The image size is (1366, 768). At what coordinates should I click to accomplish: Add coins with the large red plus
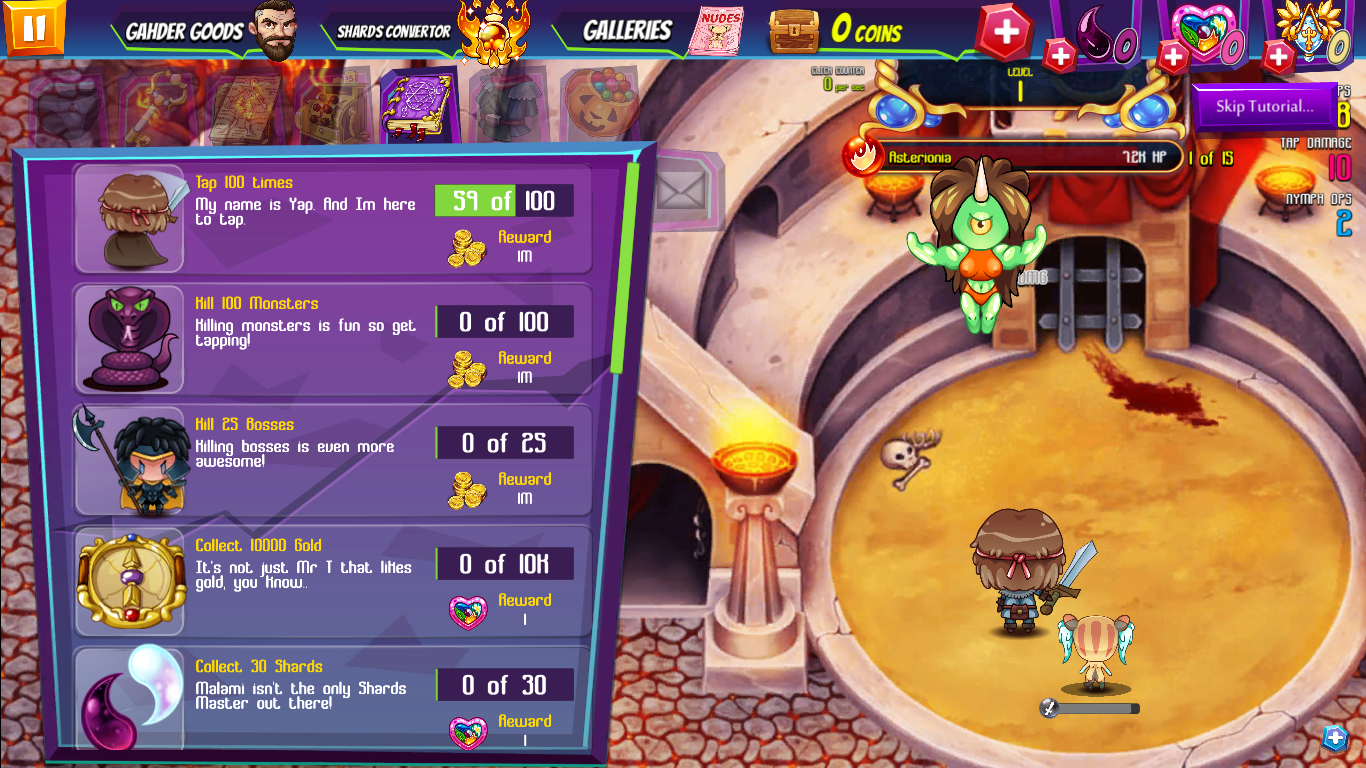(1005, 32)
